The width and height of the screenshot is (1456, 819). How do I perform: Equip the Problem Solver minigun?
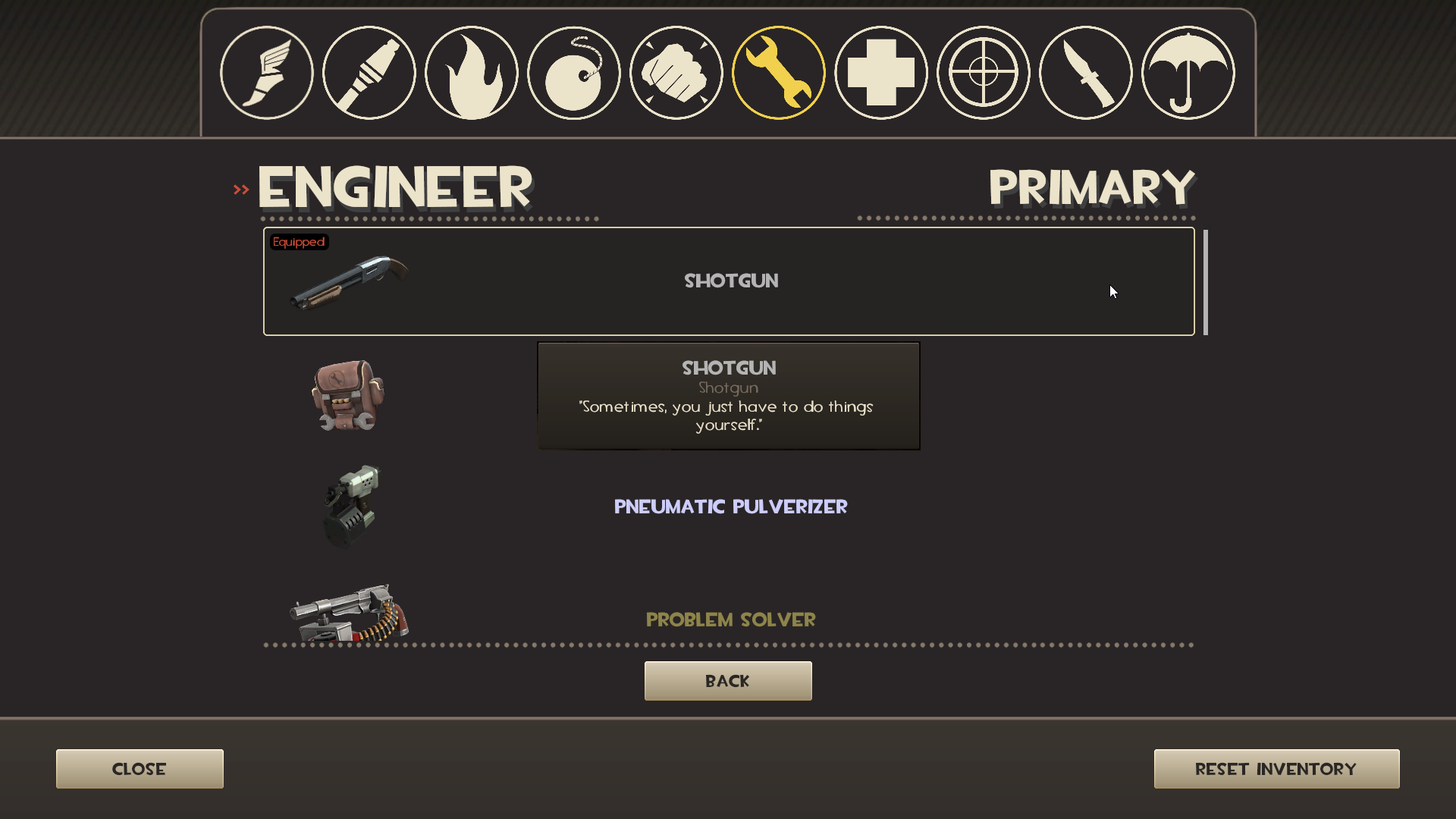(730, 620)
